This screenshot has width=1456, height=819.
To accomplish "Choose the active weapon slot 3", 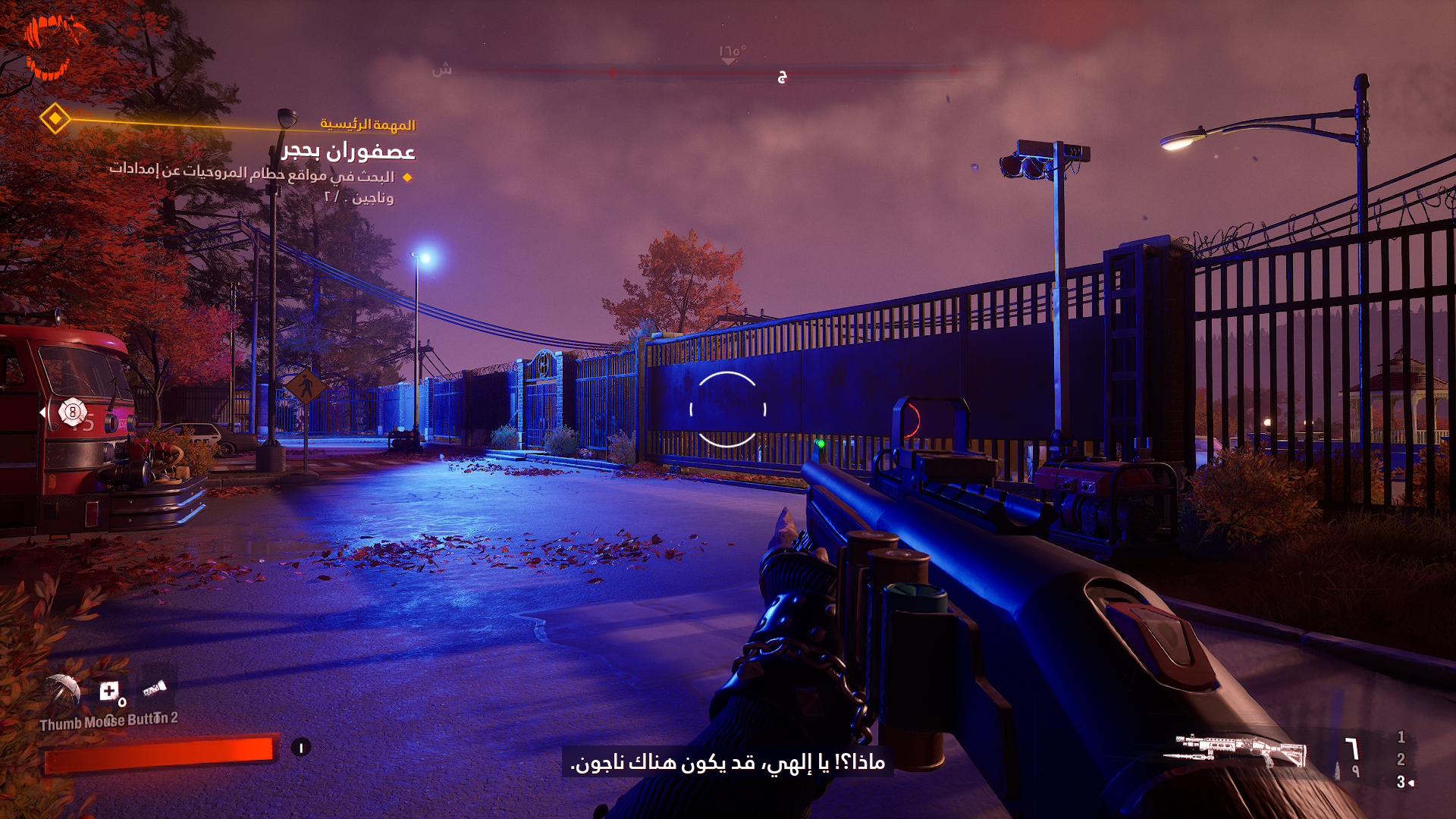I will click(1401, 782).
